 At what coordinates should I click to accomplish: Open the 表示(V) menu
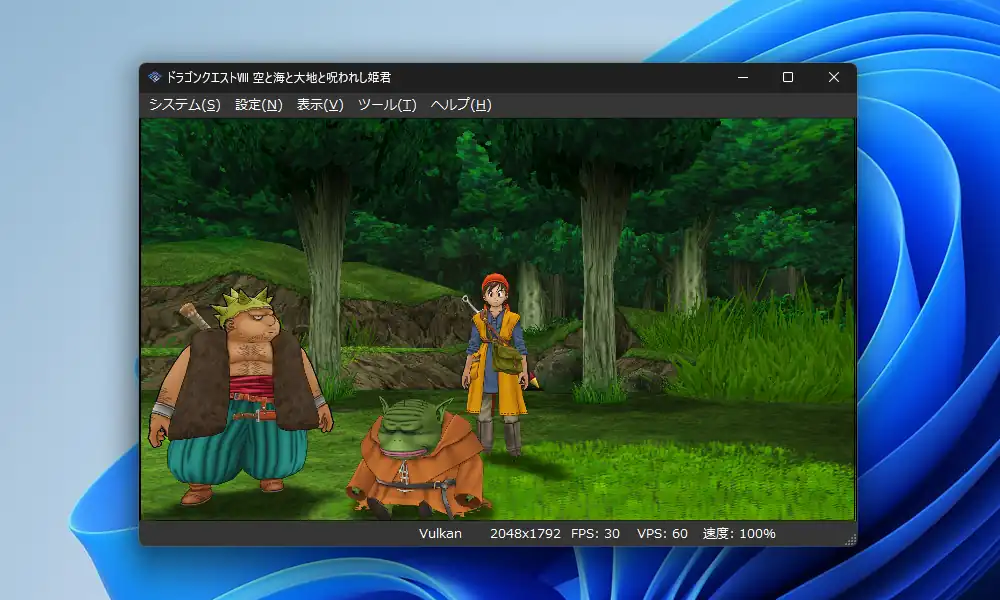pyautogui.click(x=320, y=105)
